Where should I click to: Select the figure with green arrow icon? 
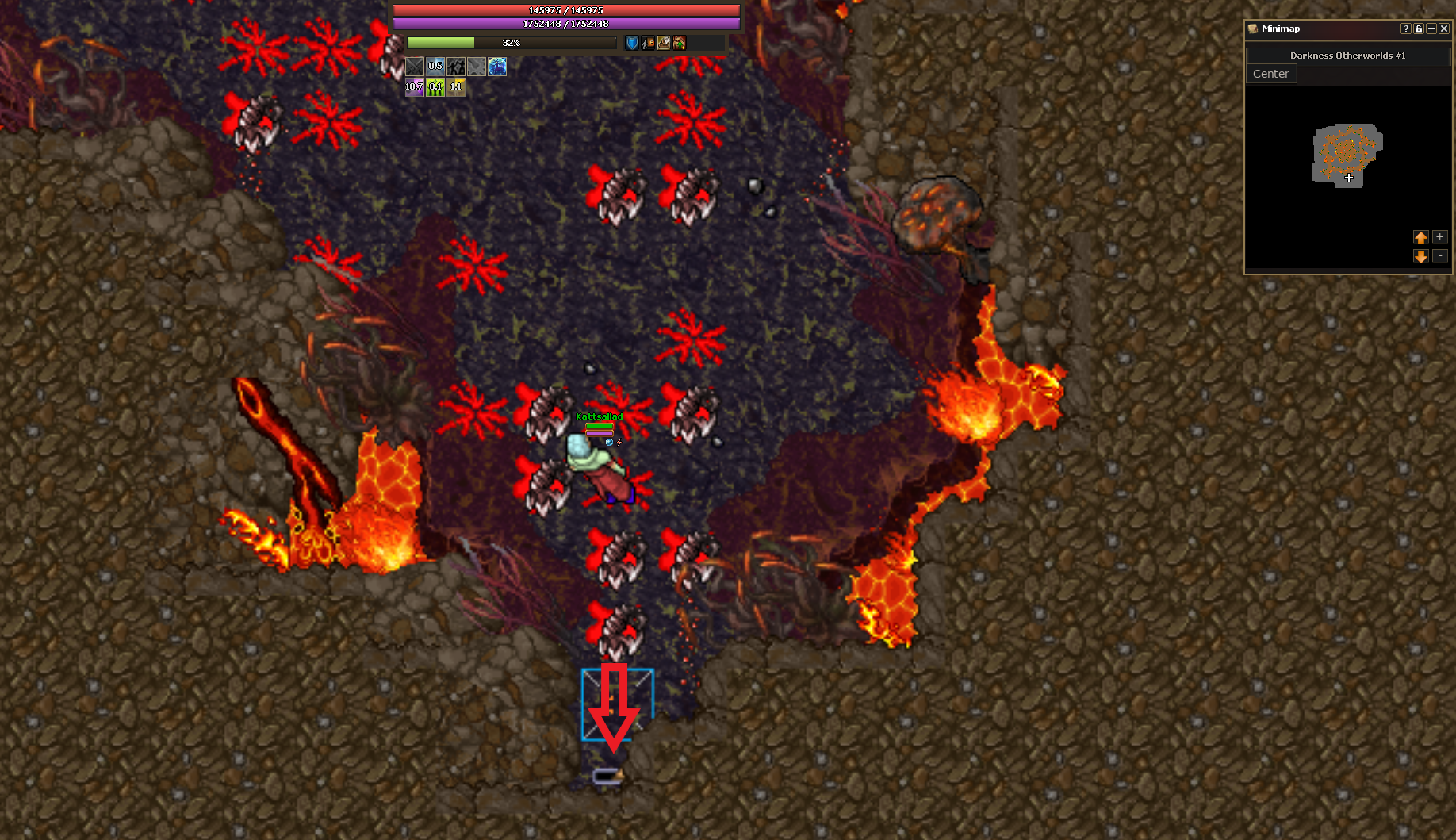[x=680, y=43]
